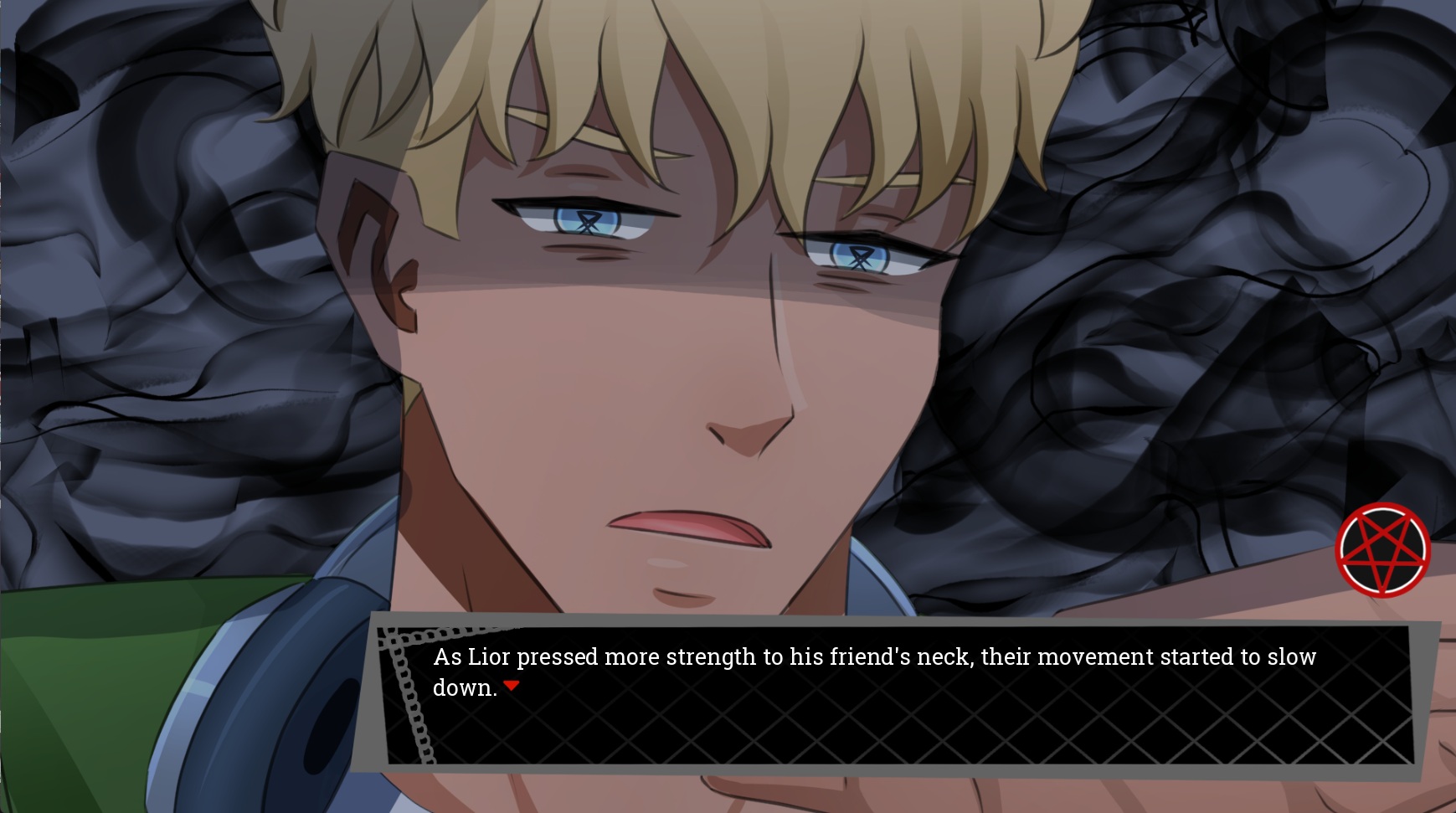Advance the dialogue text box
The image size is (1456, 813).
tap(896, 695)
